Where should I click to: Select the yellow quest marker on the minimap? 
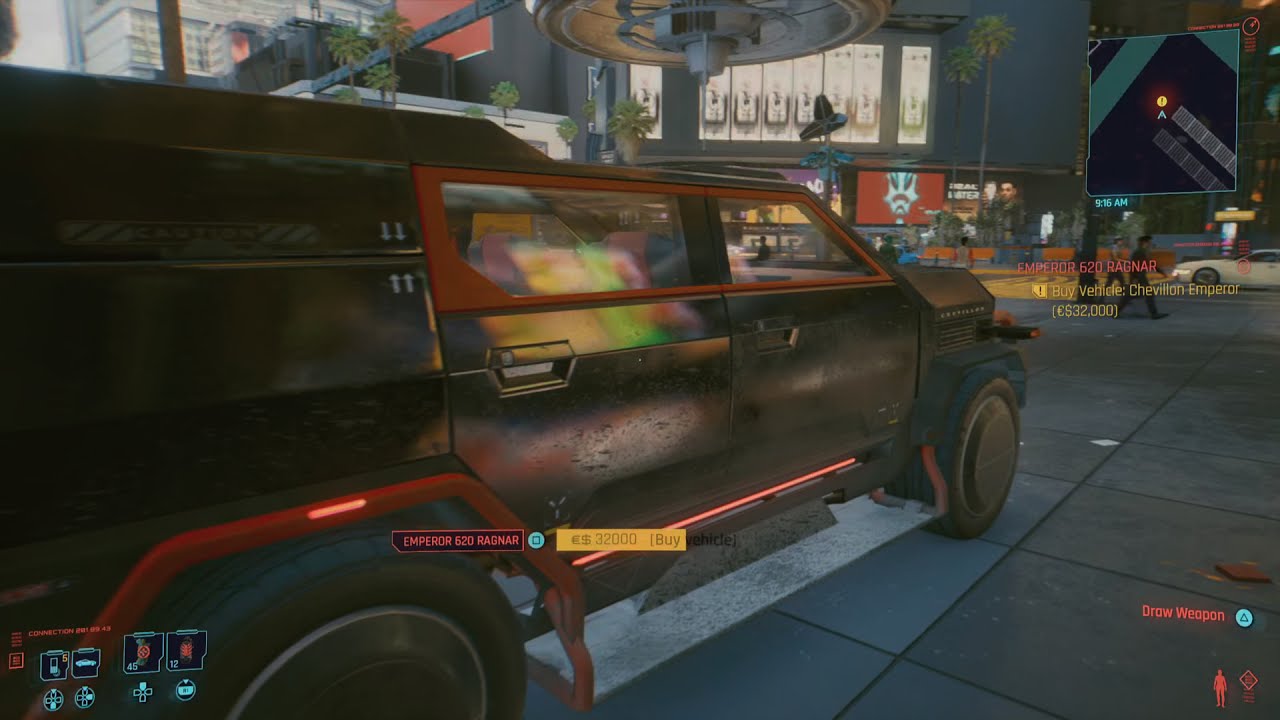coord(1160,100)
